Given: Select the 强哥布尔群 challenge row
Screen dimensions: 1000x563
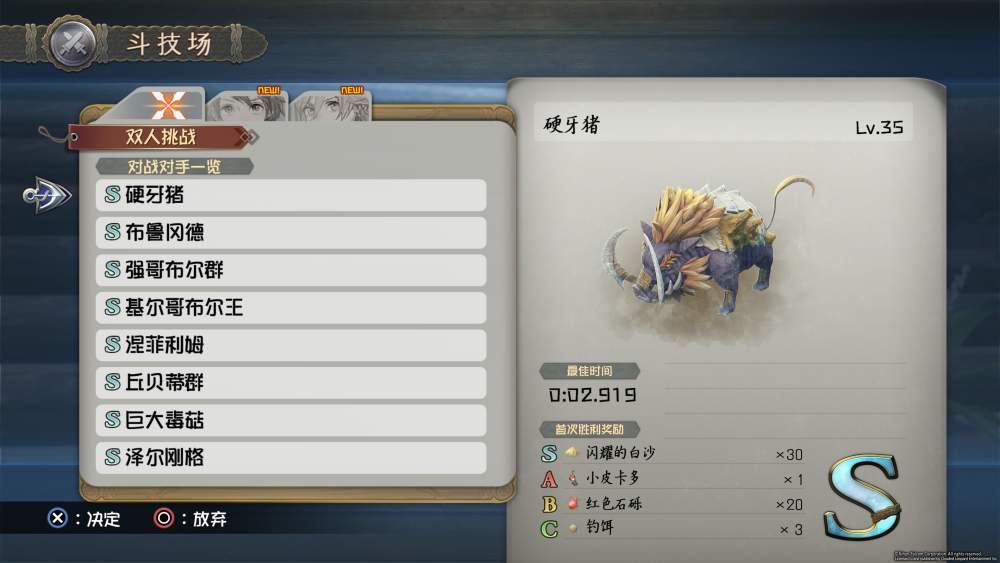Looking at the screenshot, I should [290, 270].
